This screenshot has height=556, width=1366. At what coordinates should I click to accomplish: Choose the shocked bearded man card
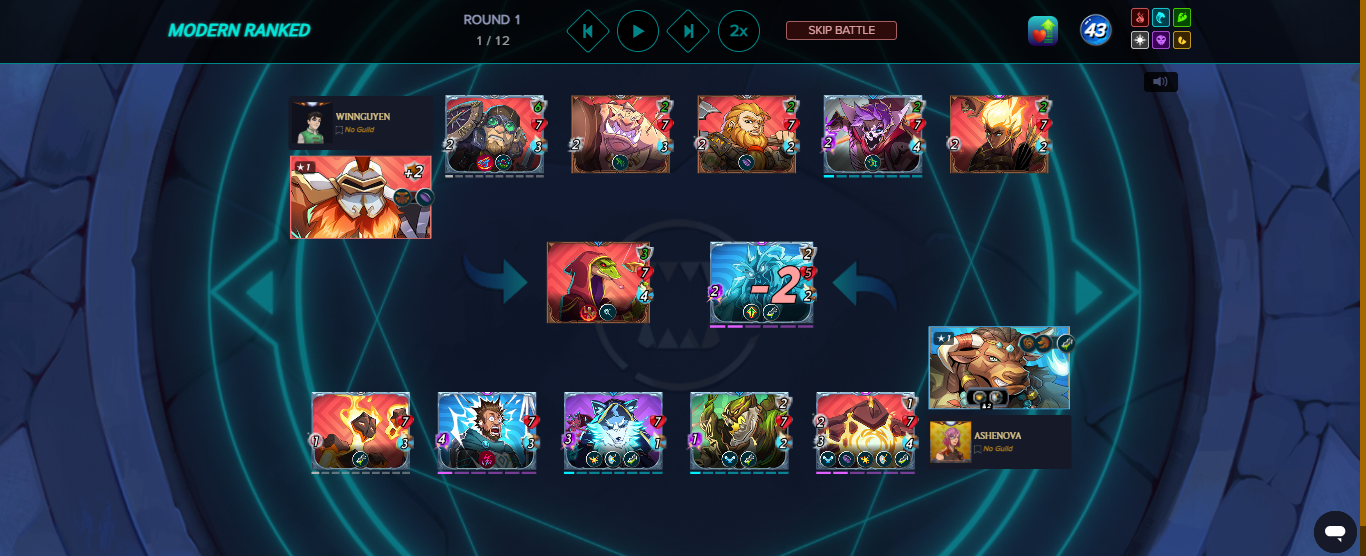click(x=487, y=431)
